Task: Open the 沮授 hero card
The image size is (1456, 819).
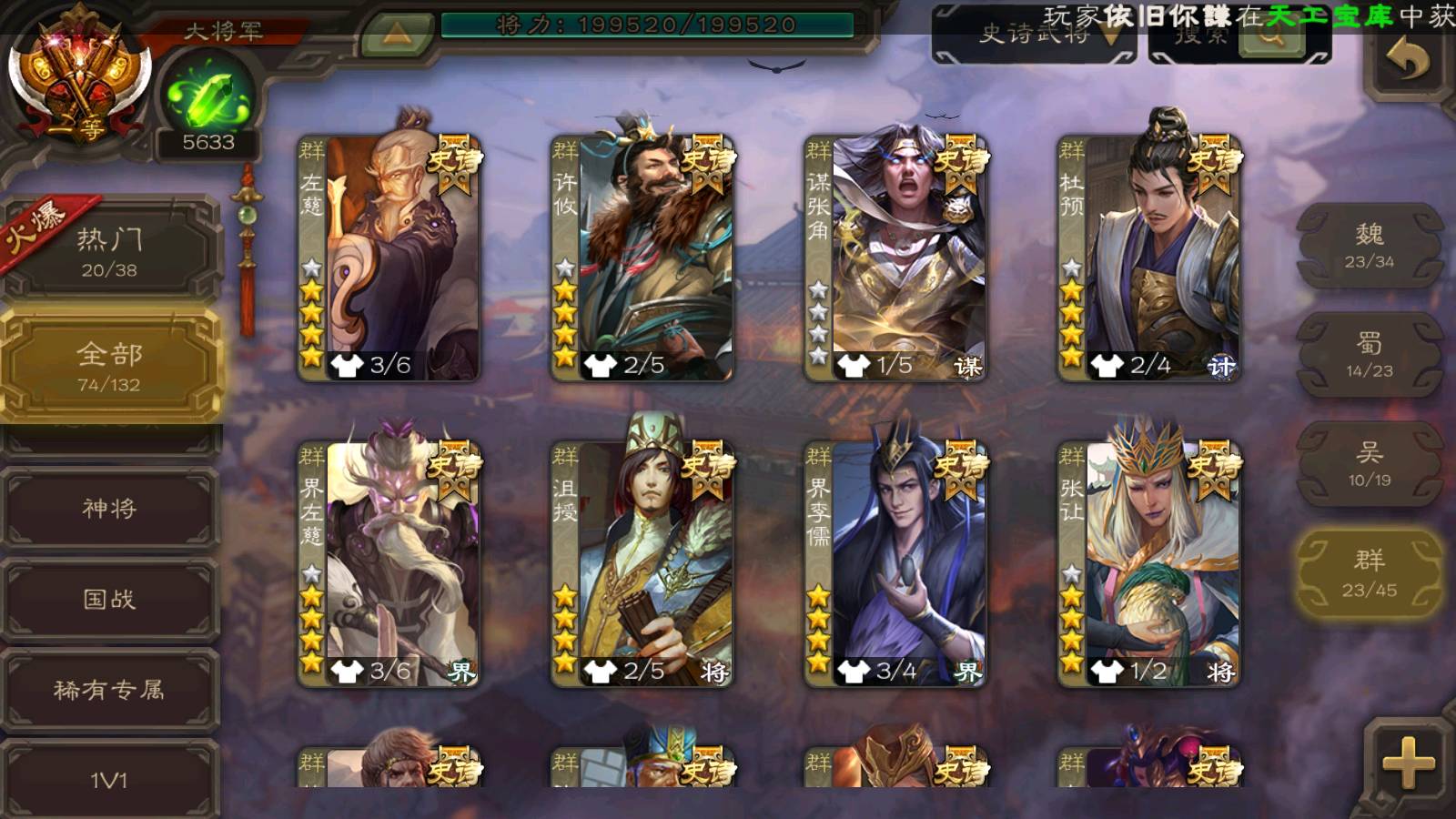Action: click(642, 564)
